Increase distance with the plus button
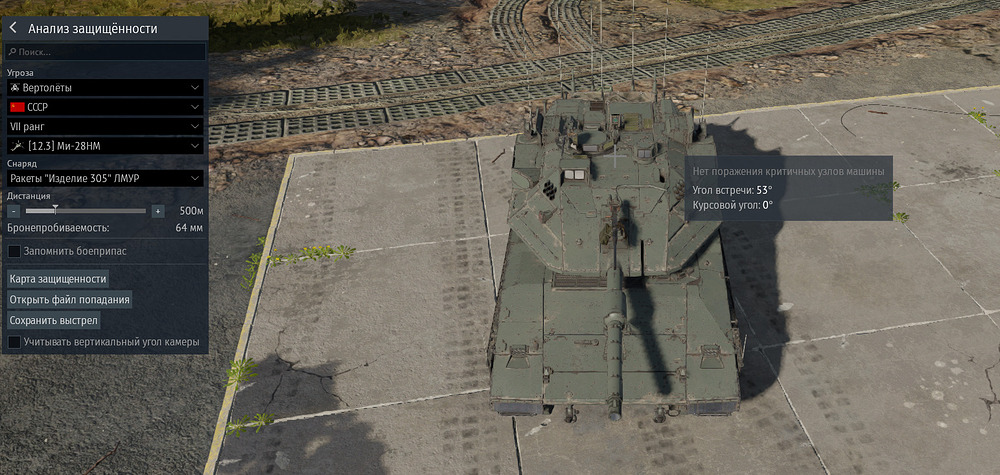 [x=157, y=211]
